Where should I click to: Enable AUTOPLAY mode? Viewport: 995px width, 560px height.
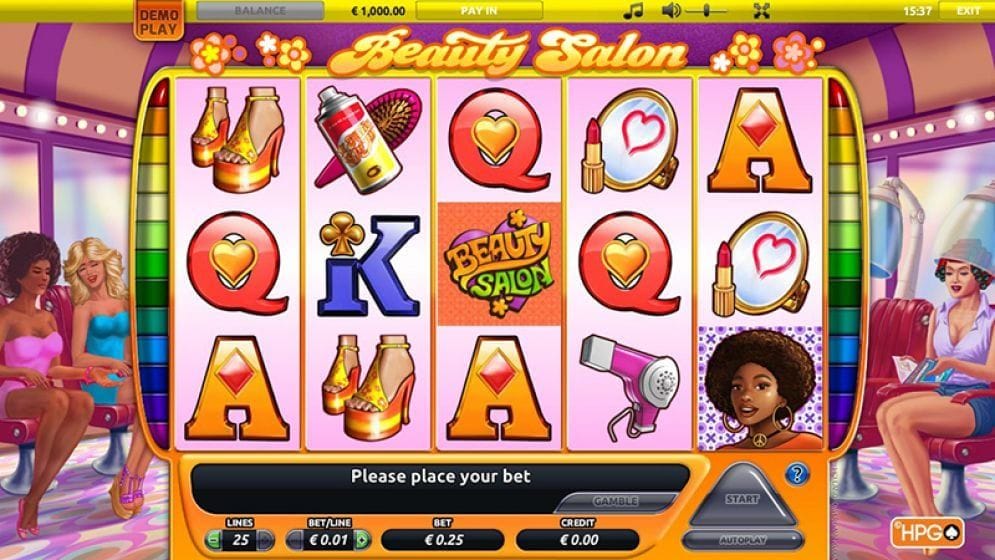(743, 540)
